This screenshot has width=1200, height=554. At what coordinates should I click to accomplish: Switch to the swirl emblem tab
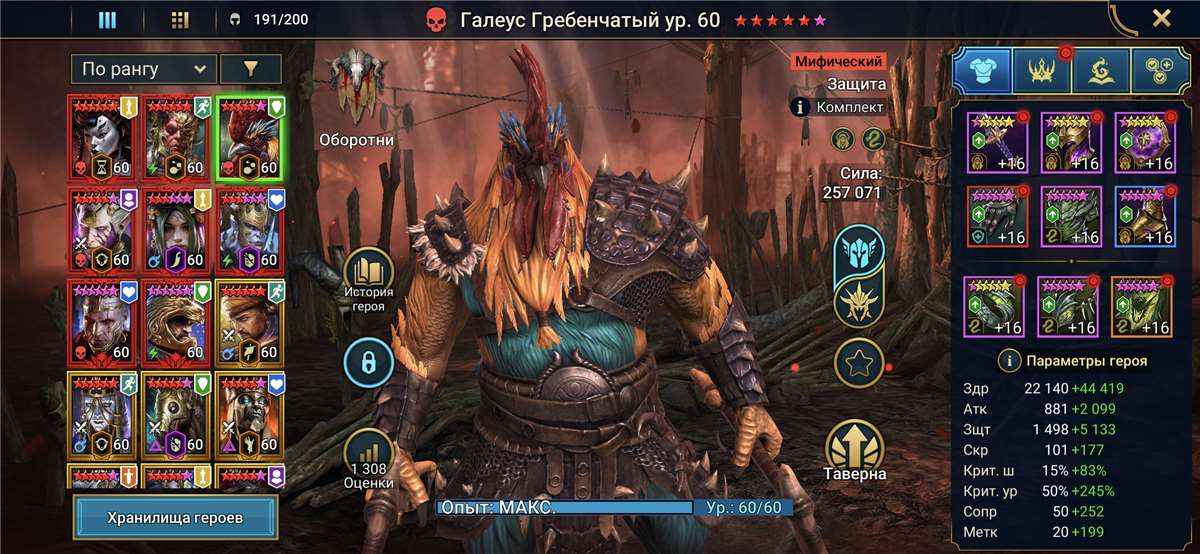pos(1101,70)
